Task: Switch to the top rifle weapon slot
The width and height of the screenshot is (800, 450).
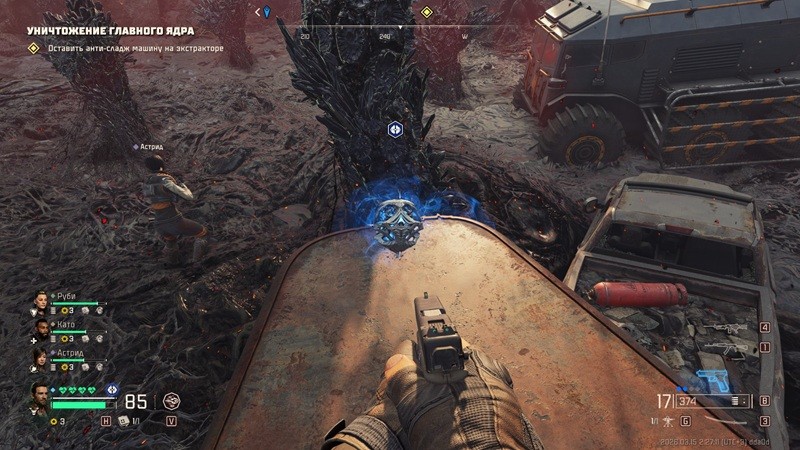Action: [725, 328]
